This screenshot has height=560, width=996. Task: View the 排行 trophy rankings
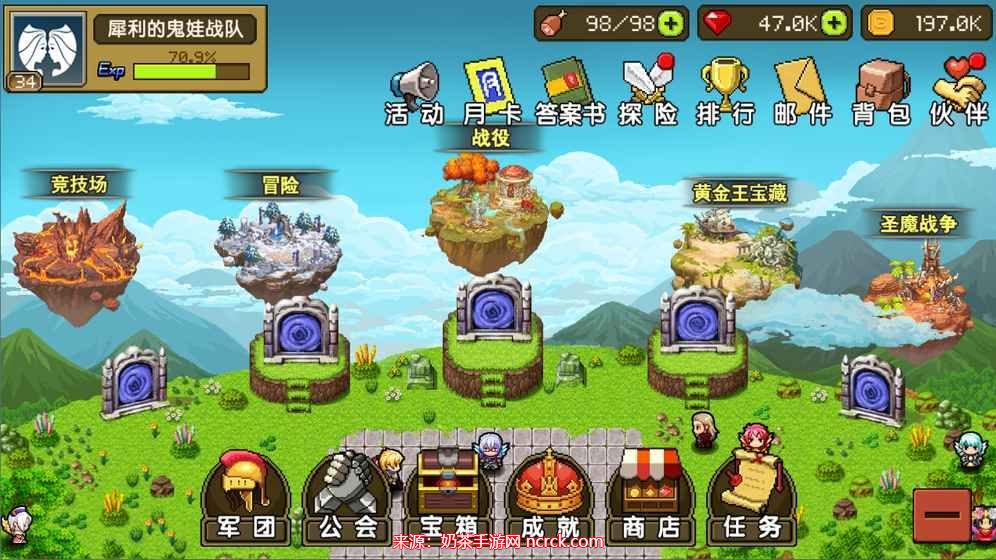click(725, 91)
